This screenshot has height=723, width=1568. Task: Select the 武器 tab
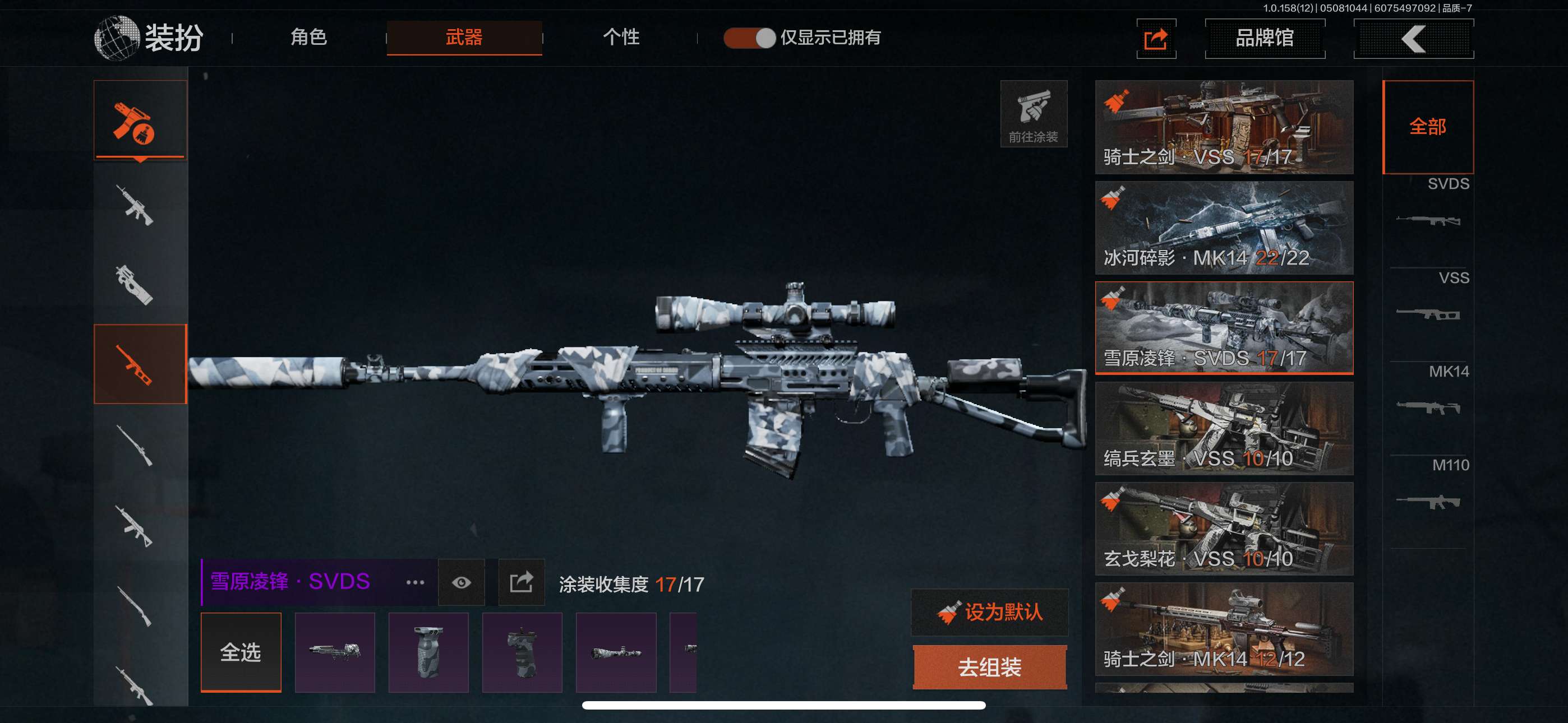464,38
